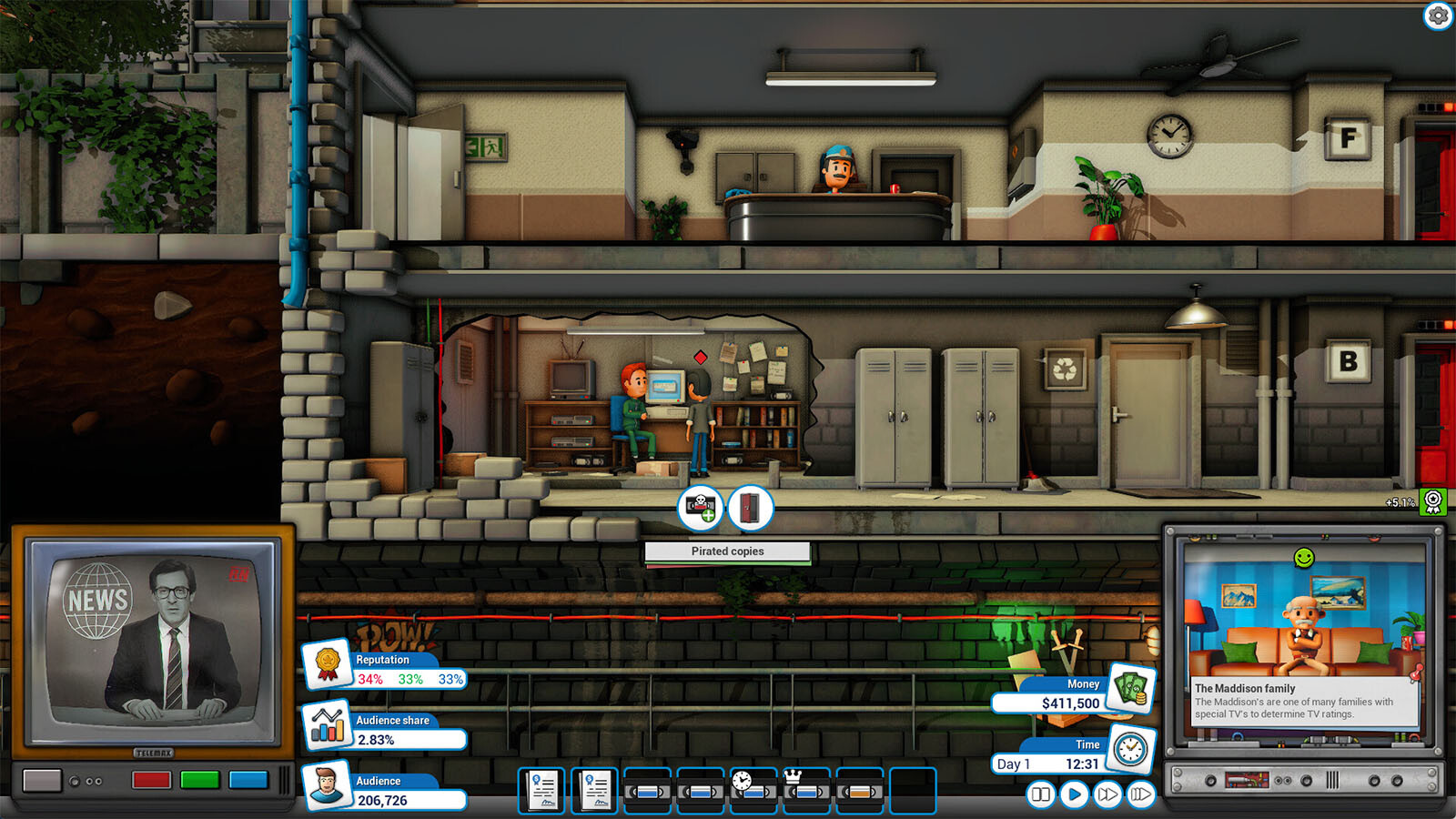Open the Audience share chart
This screenshot has width=1456, height=819.
pyautogui.click(x=327, y=725)
